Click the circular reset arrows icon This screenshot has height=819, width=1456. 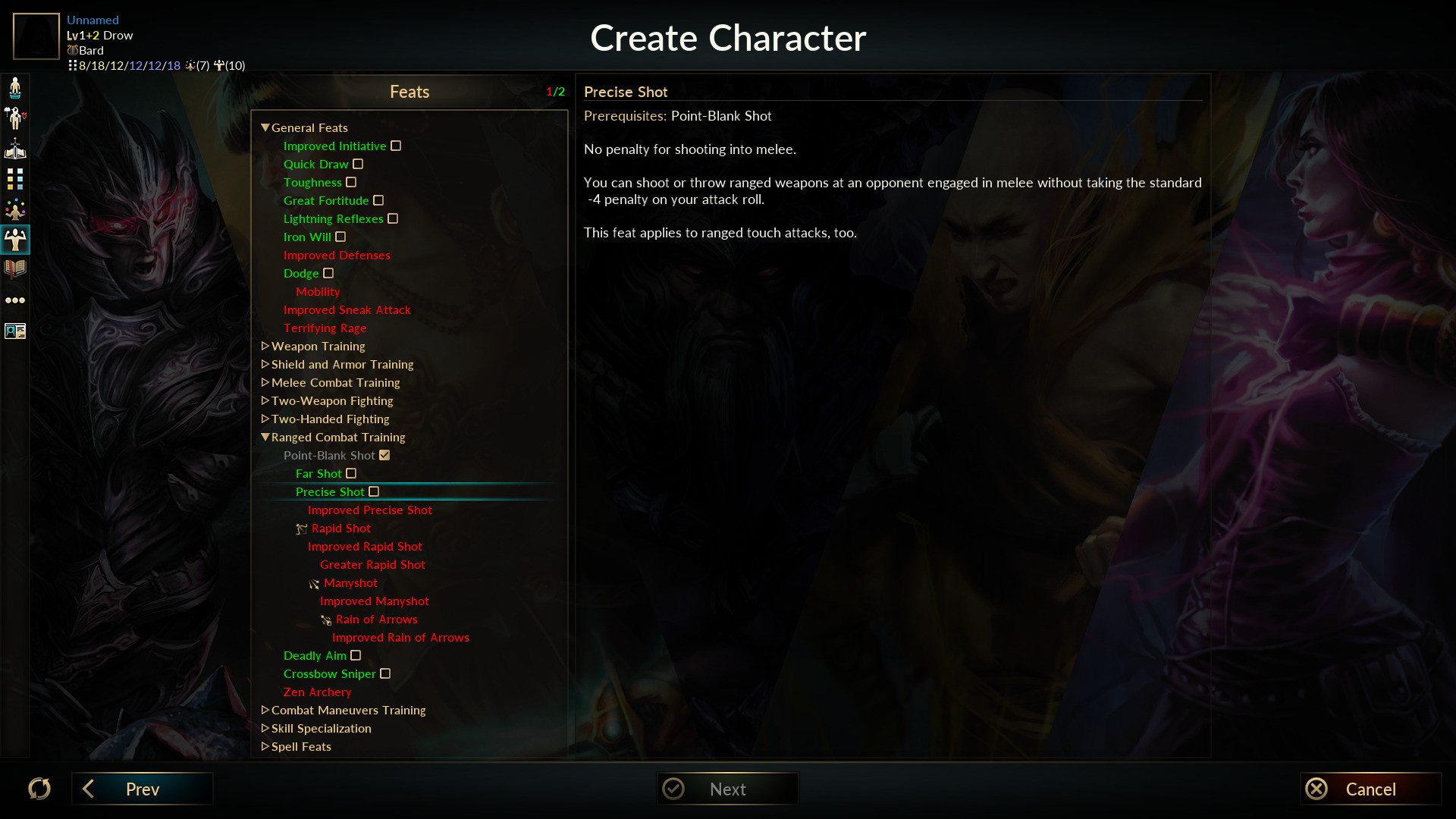[x=39, y=789]
